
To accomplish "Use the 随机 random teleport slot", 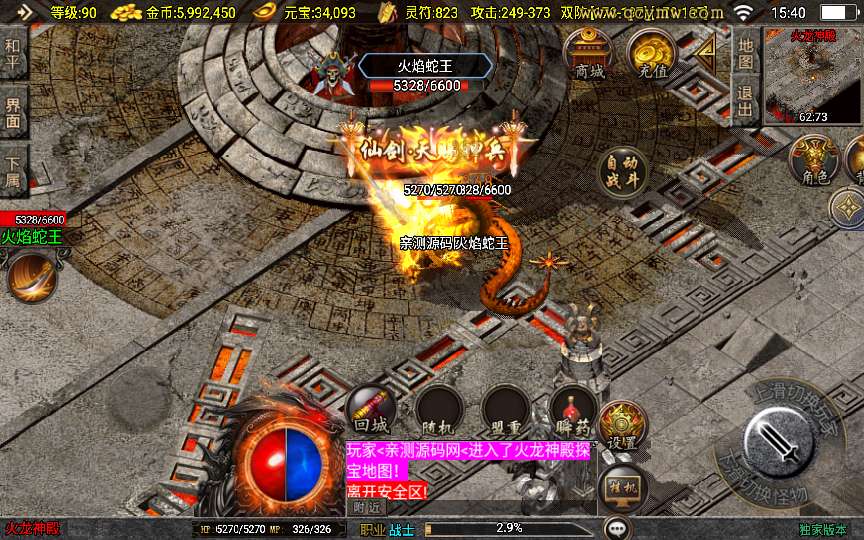I will coord(439,409).
